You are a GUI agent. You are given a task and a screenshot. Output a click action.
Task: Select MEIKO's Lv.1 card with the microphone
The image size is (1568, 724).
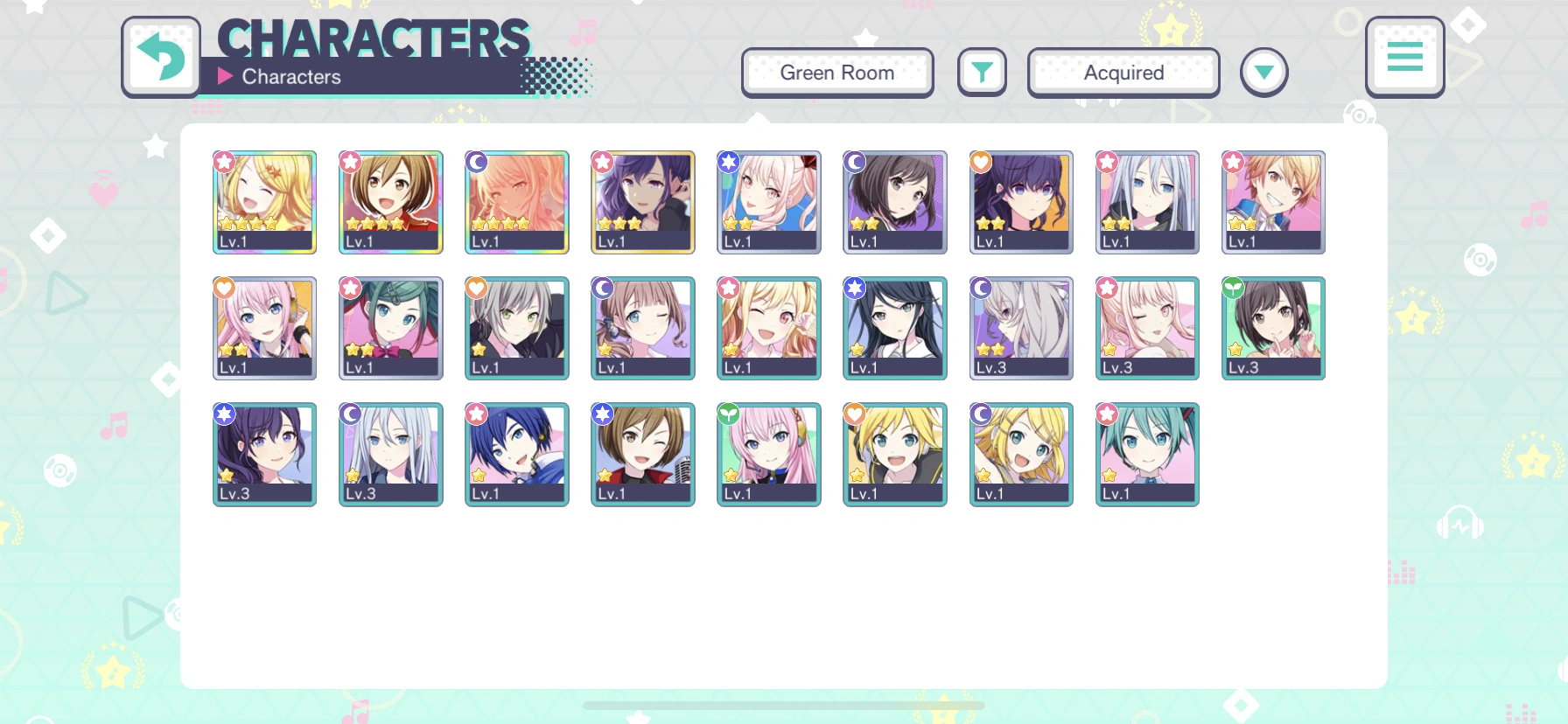coord(642,455)
